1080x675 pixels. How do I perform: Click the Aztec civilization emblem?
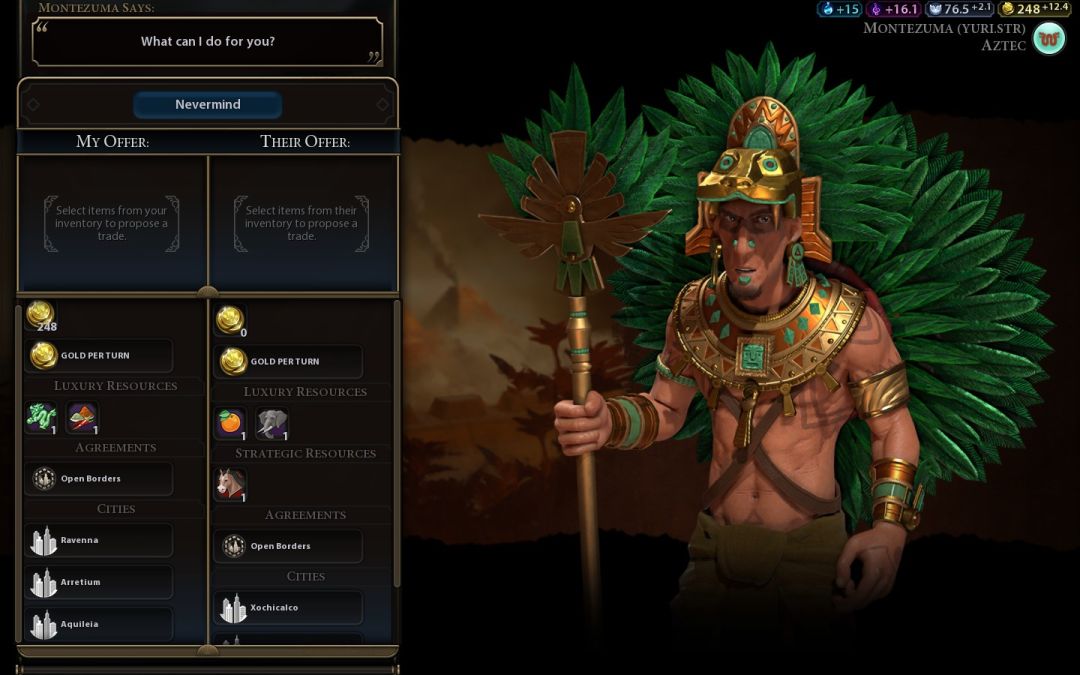point(1049,39)
